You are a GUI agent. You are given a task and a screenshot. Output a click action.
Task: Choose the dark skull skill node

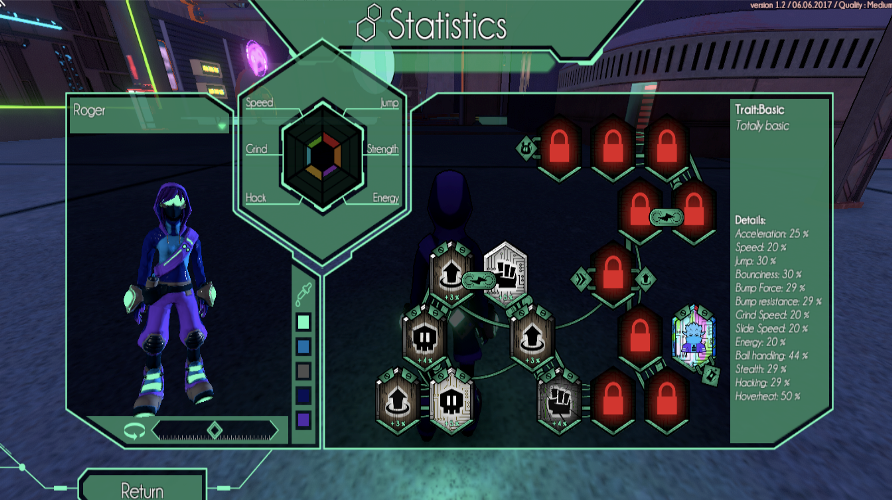click(423, 336)
